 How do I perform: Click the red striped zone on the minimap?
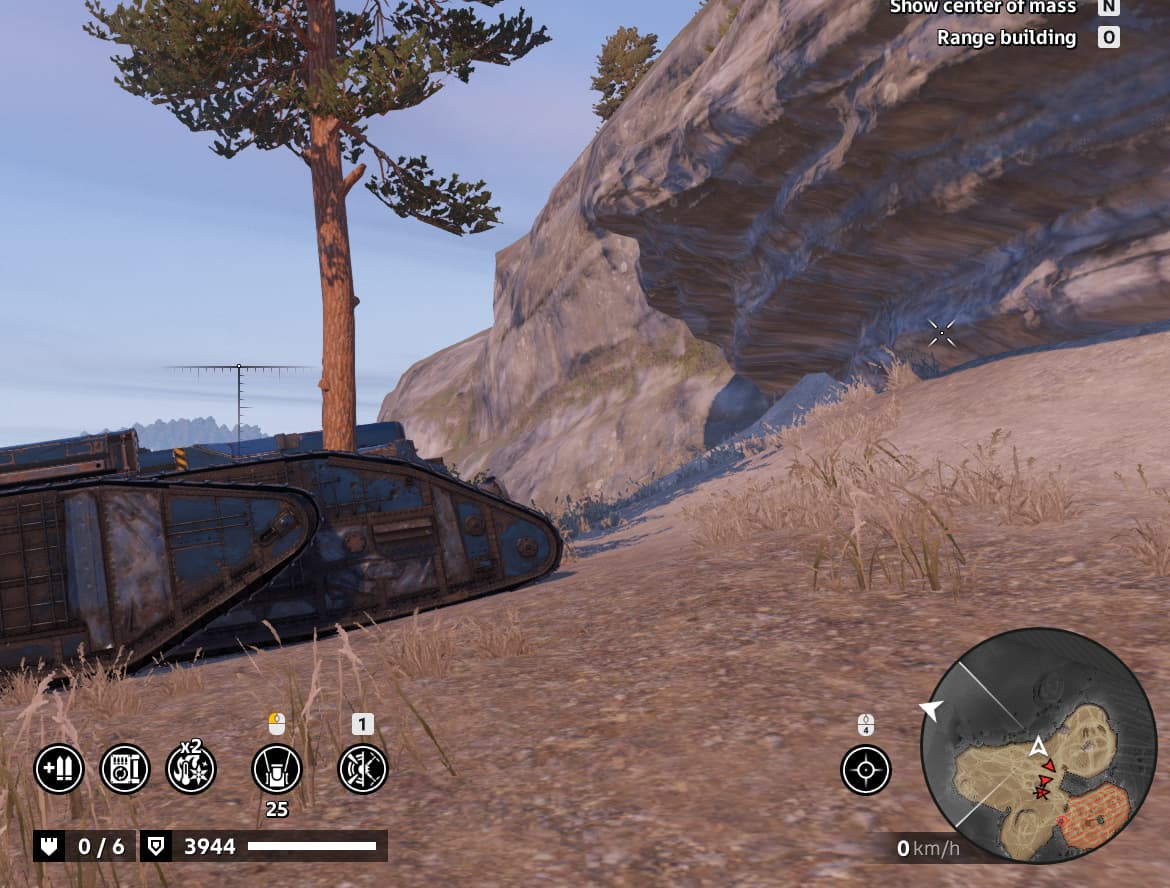(1094, 812)
